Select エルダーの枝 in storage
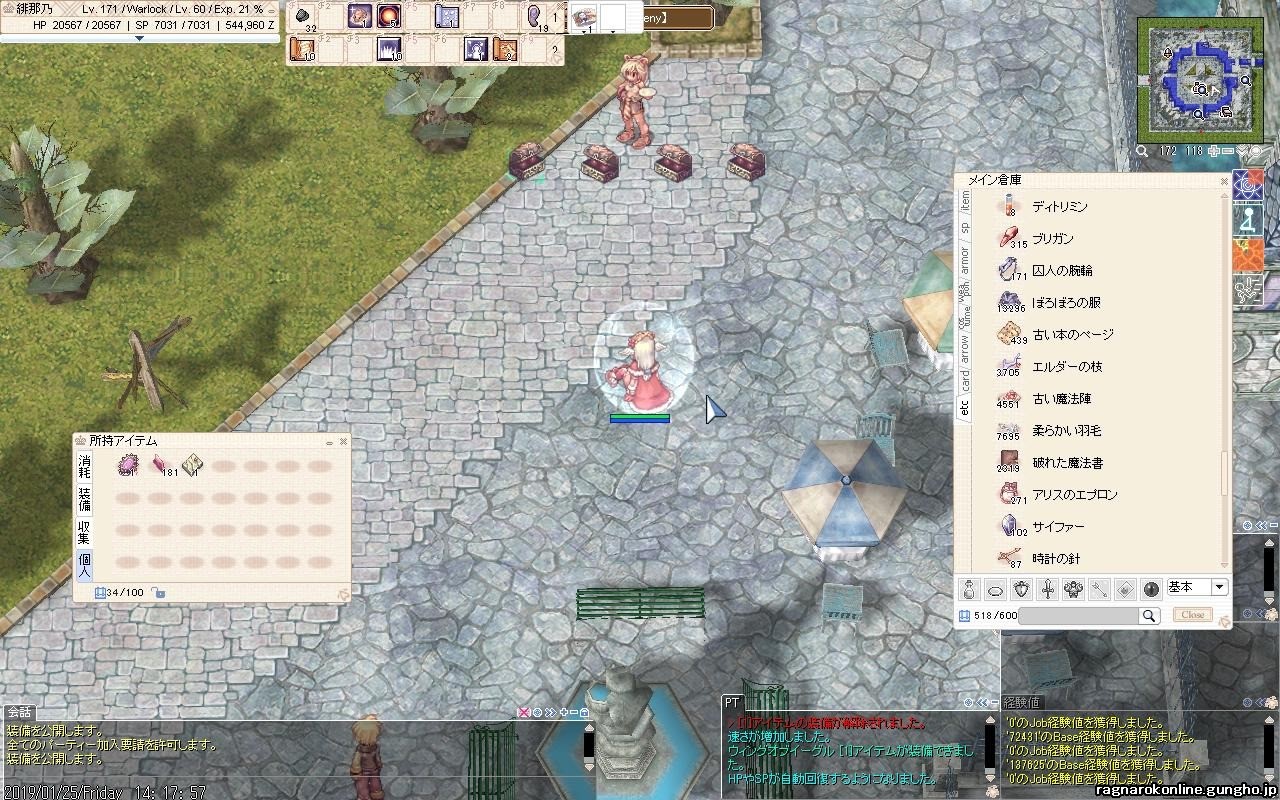Screen dimensions: 1280x800 pos(1066,367)
